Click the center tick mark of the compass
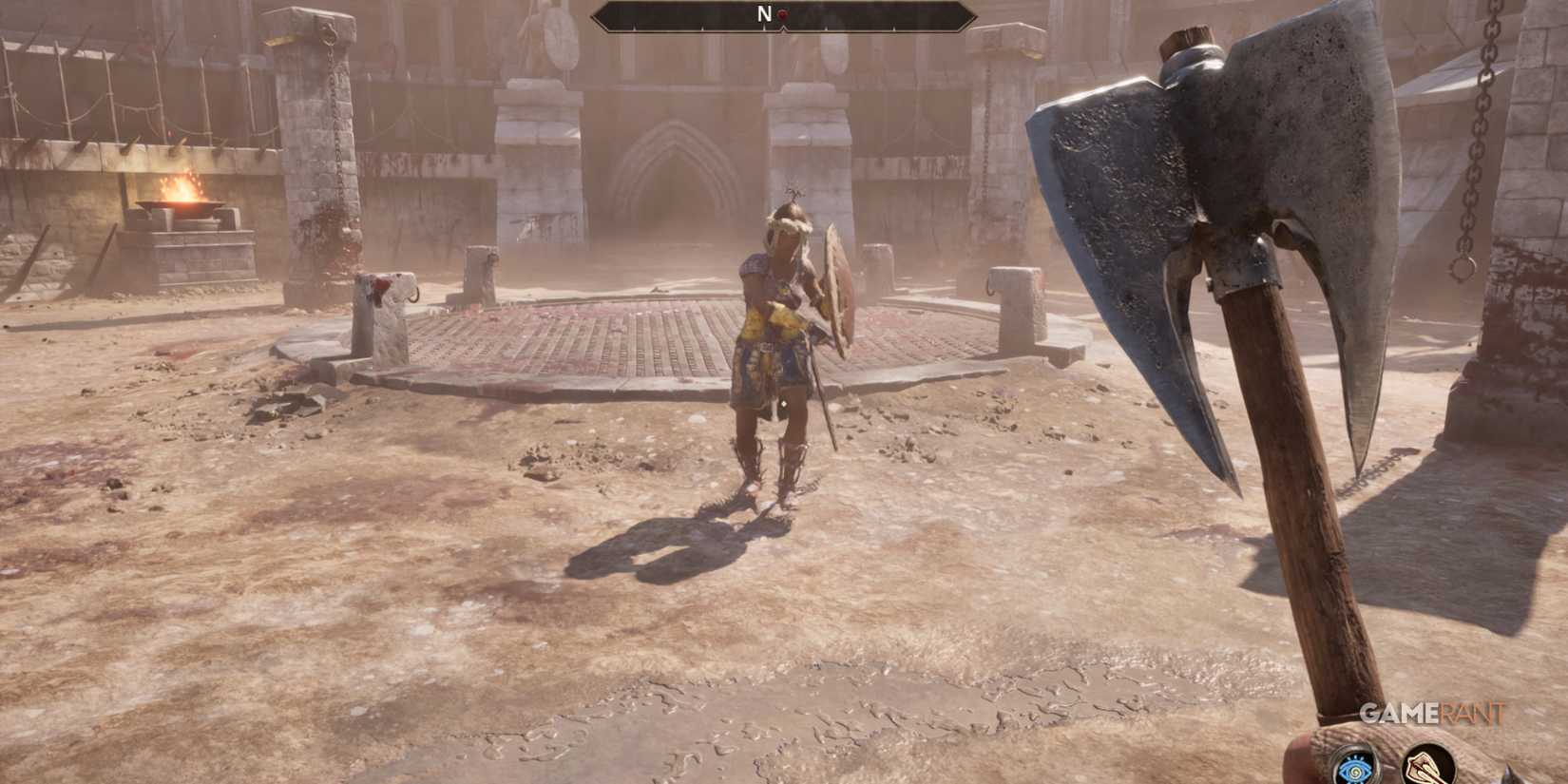This screenshot has height=784, width=1568. tap(784, 29)
